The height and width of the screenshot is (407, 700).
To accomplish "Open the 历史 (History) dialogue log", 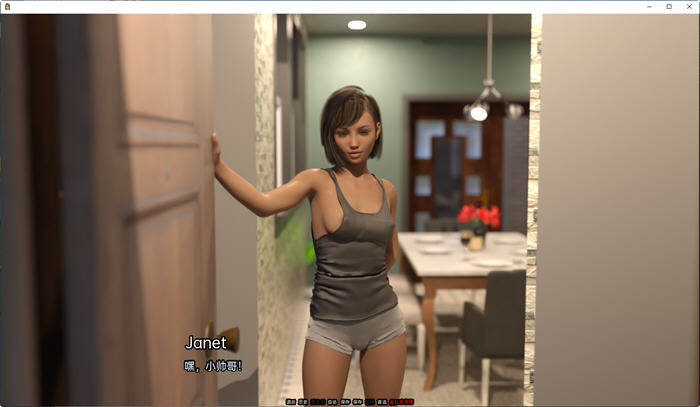I will point(302,402).
